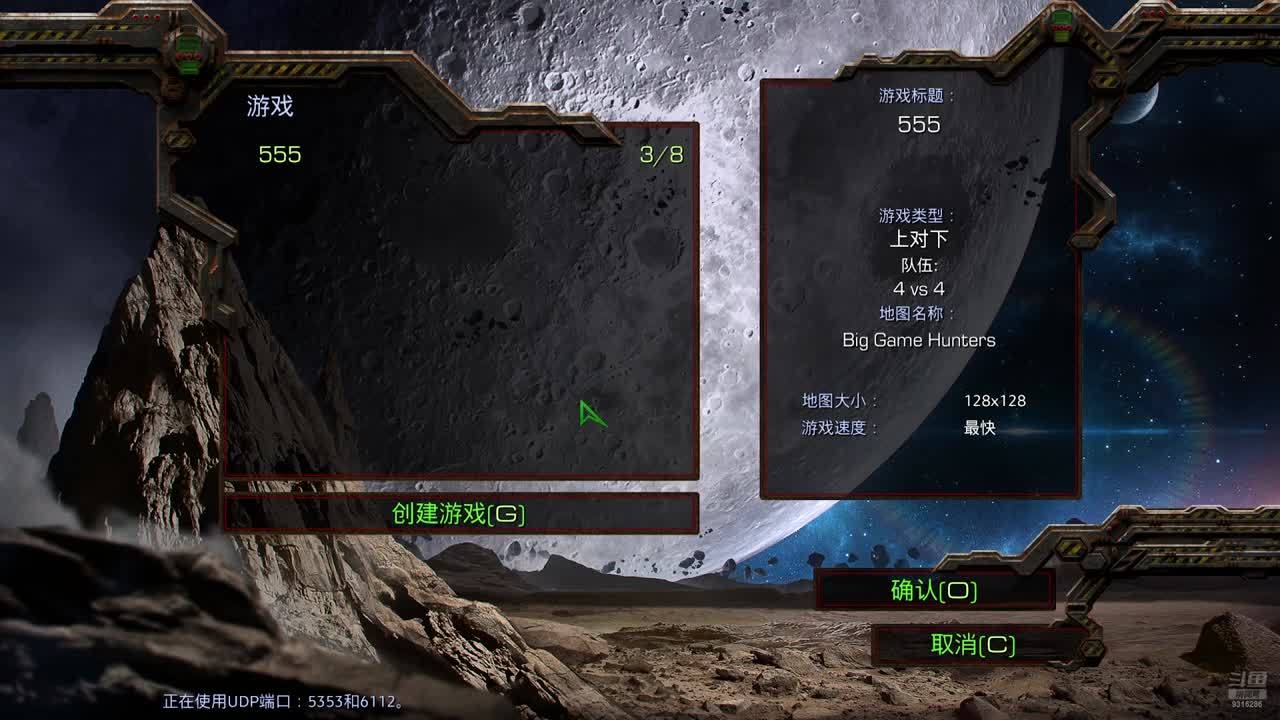Select the 555 game in the list
This screenshot has height=720, width=1280.
pyautogui.click(x=280, y=155)
